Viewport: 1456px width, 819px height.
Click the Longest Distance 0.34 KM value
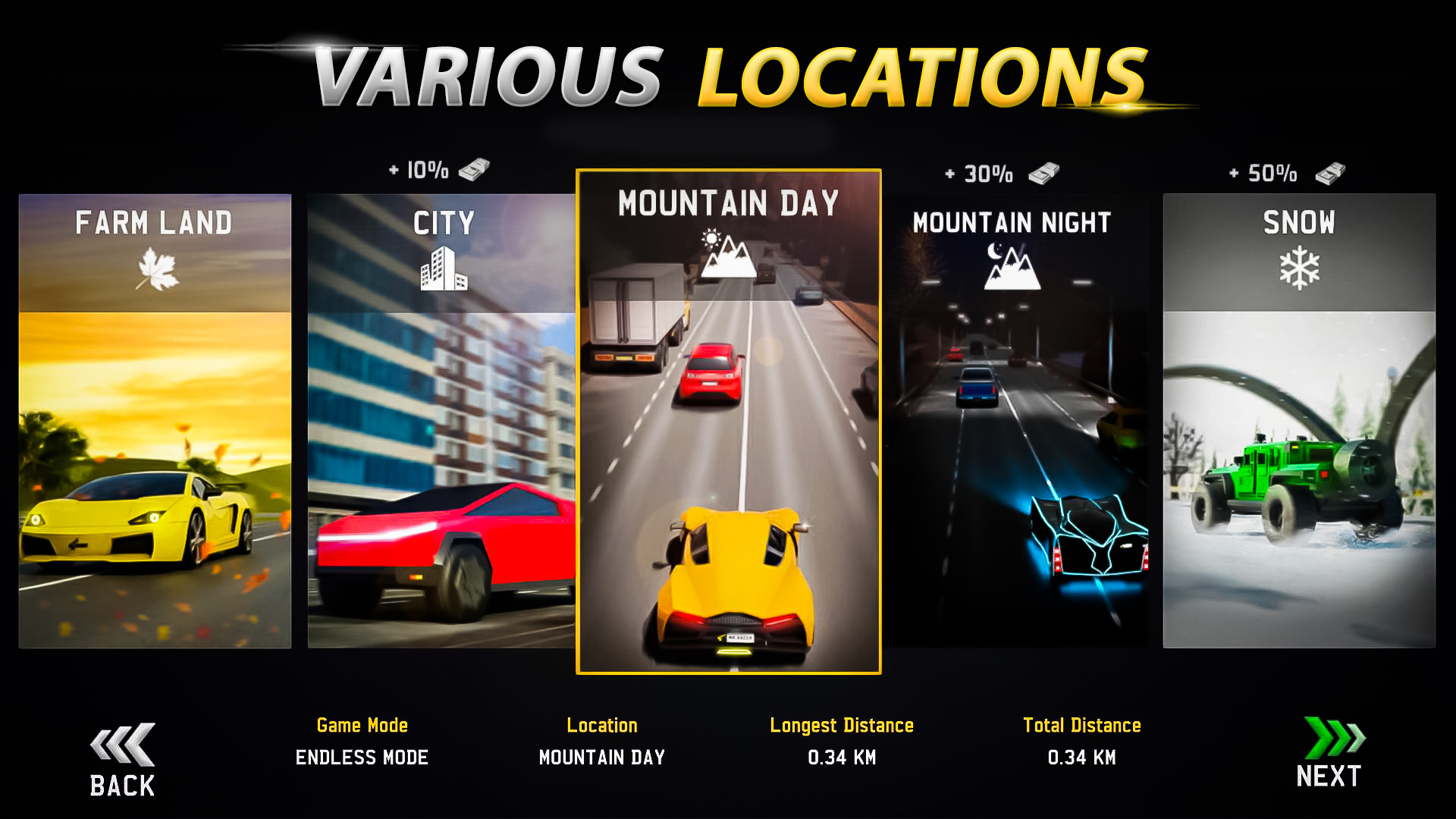click(842, 757)
